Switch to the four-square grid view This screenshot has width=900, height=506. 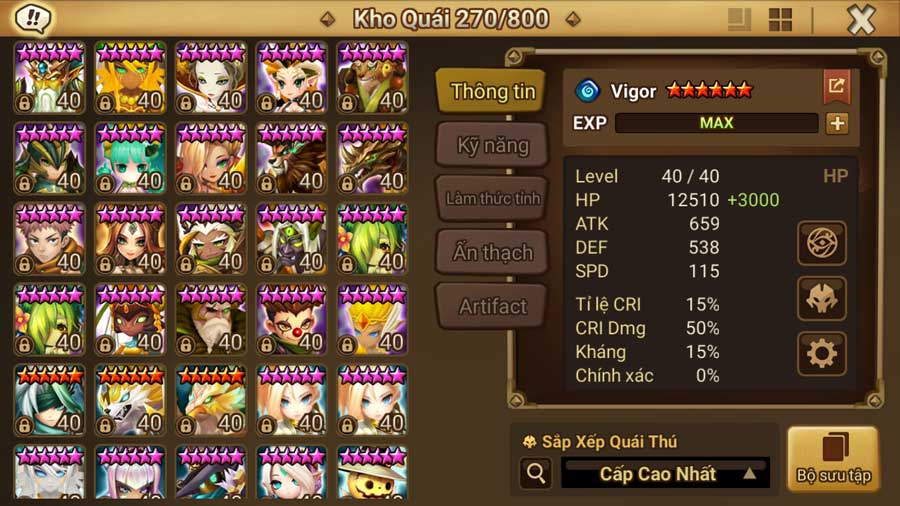pos(780,19)
